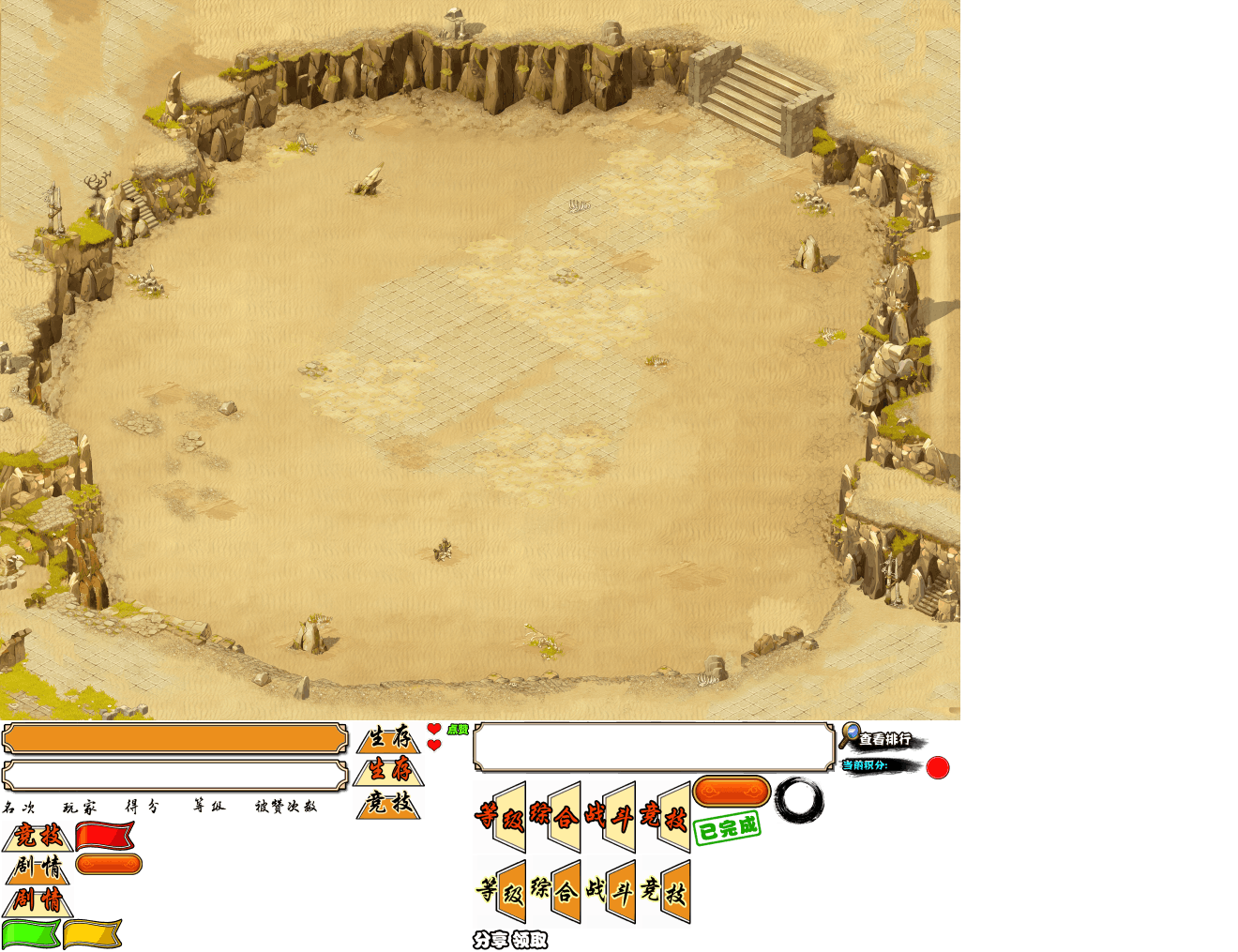Viewport: 1238px width, 952px height.
Task: Click the yellow flag banner
Action: point(92,934)
